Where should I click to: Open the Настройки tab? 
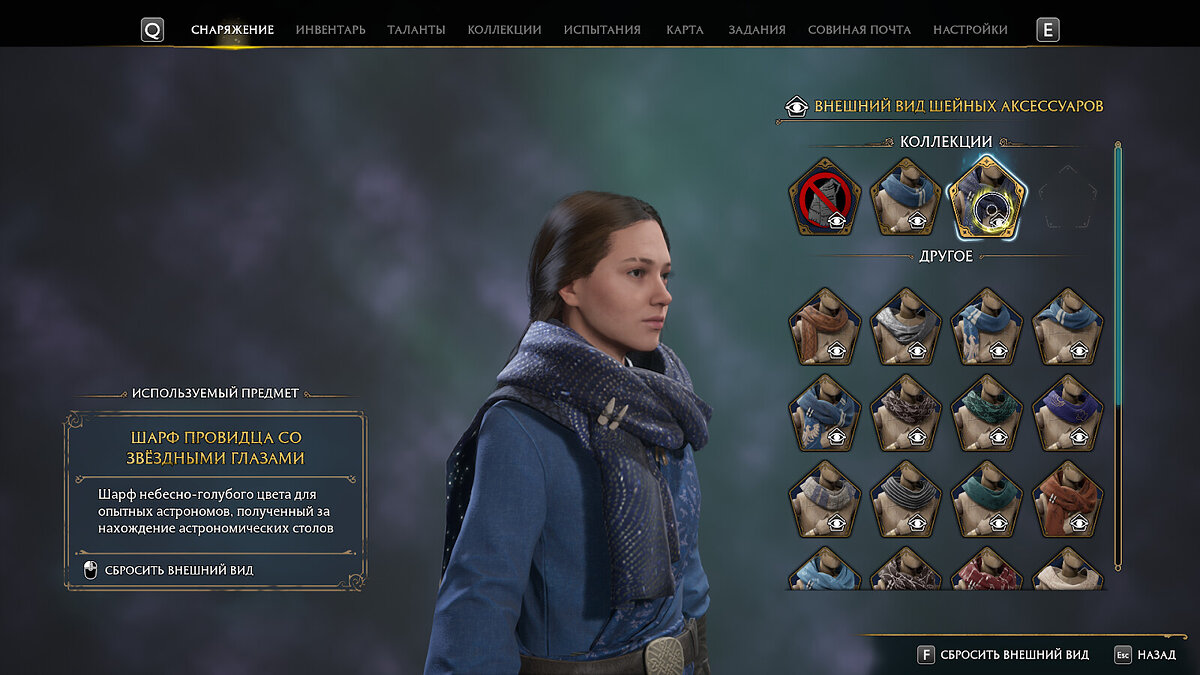click(x=970, y=30)
